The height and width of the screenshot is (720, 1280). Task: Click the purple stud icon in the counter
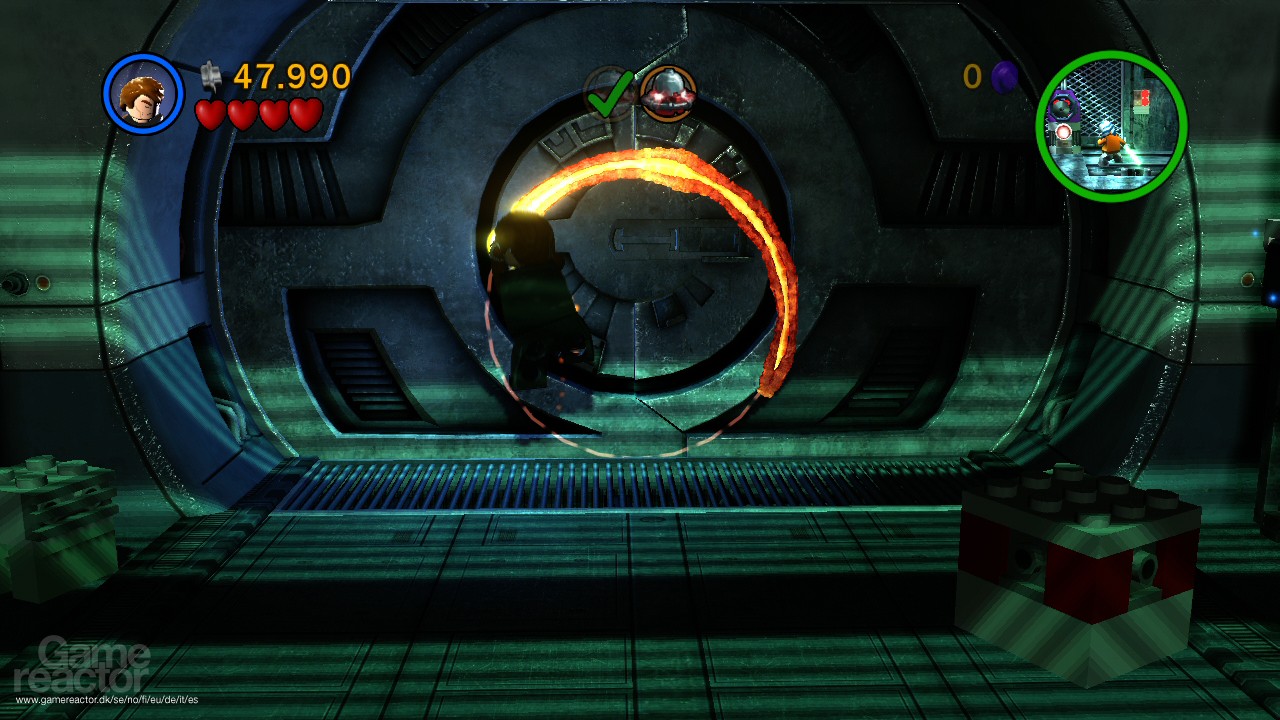(1006, 77)
